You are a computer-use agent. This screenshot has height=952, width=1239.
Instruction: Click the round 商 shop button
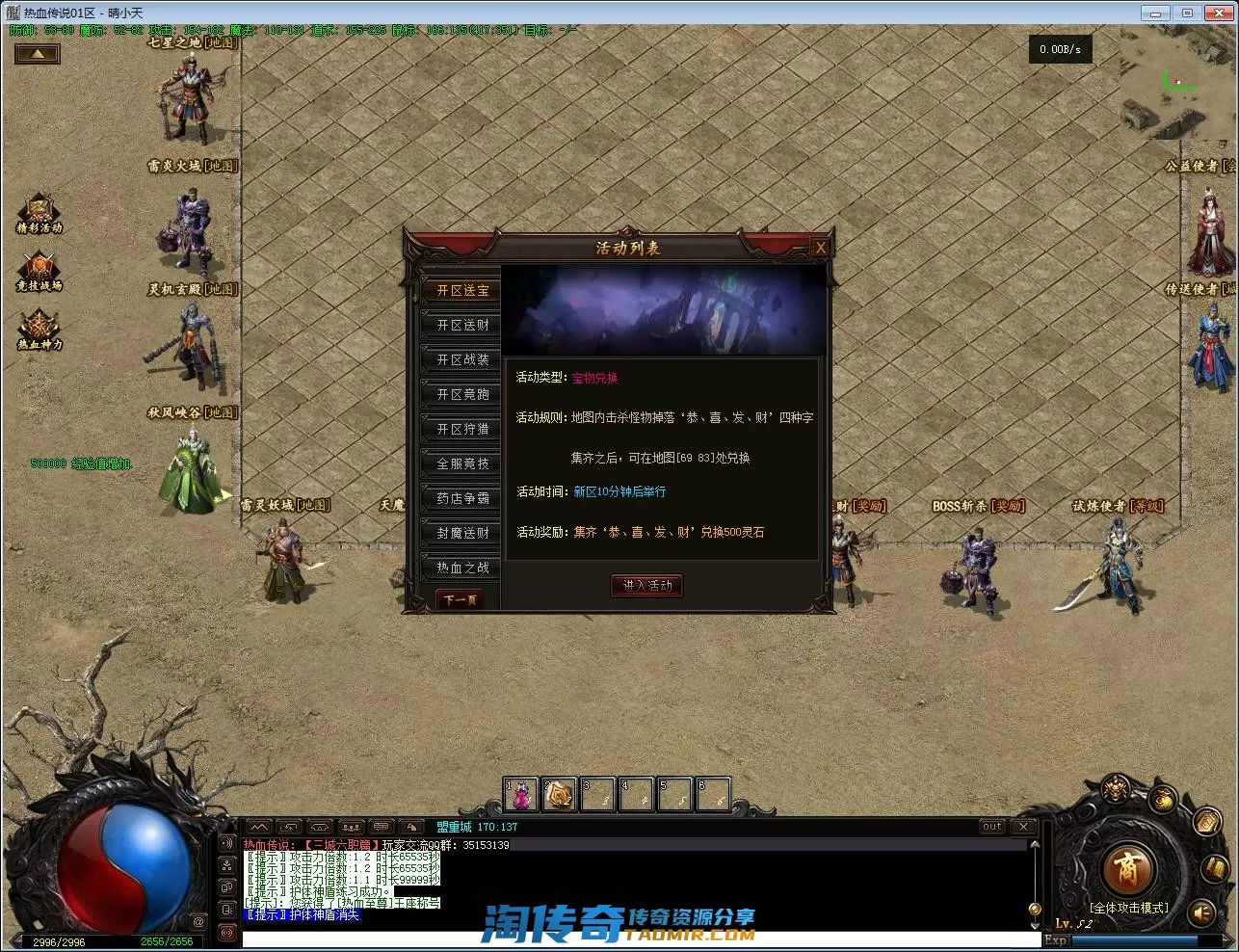[x=1126, y=869]
